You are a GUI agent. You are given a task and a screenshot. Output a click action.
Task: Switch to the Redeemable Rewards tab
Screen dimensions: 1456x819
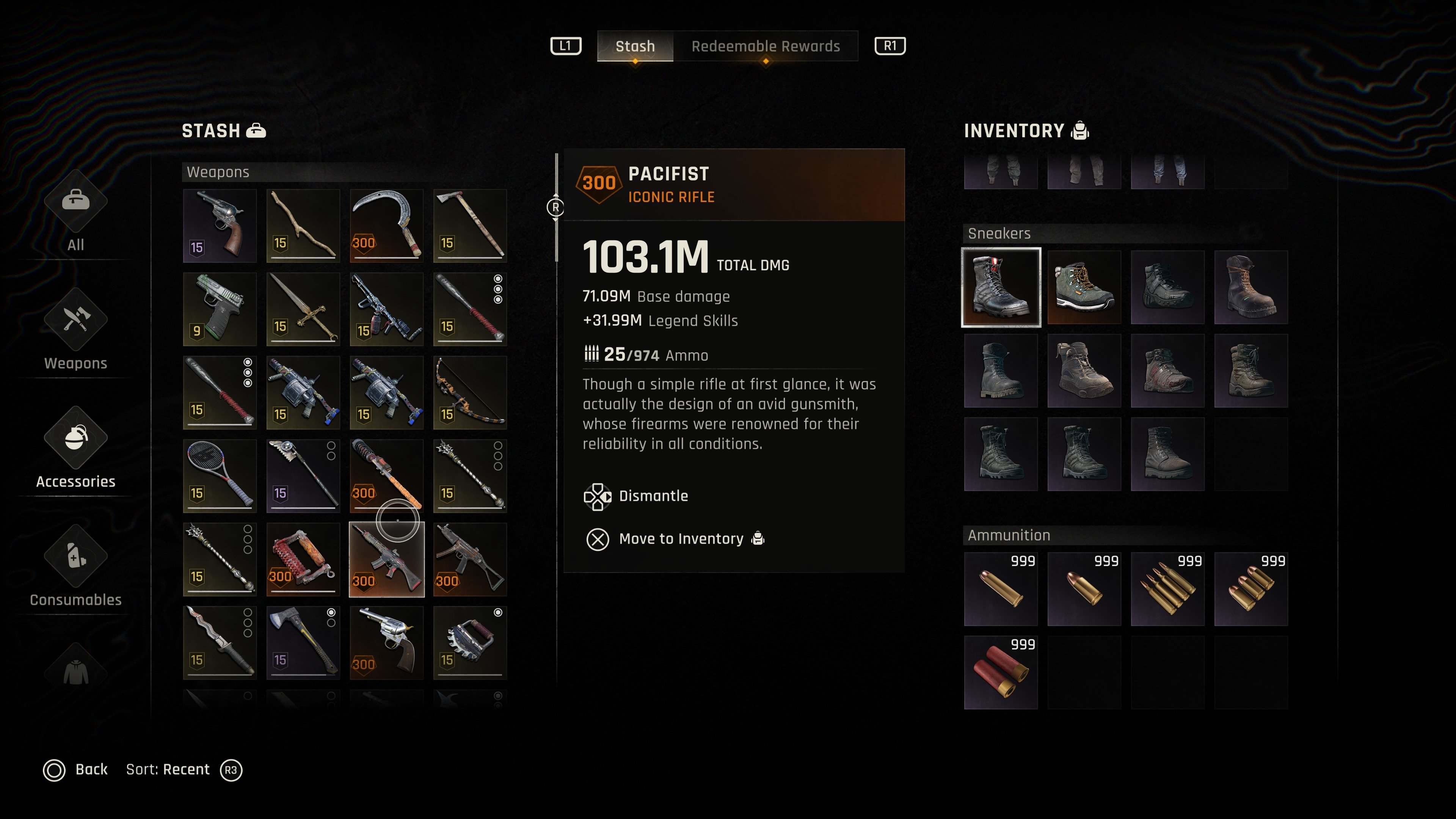765,46
